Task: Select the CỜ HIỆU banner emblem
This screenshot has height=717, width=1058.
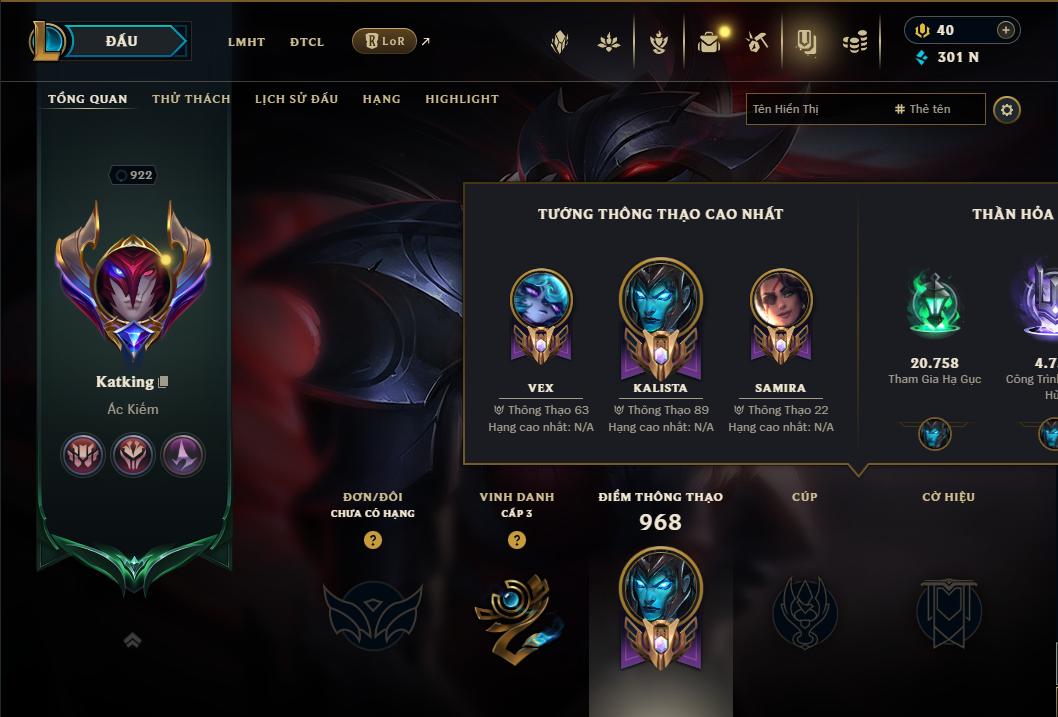Action: point(948,610)
